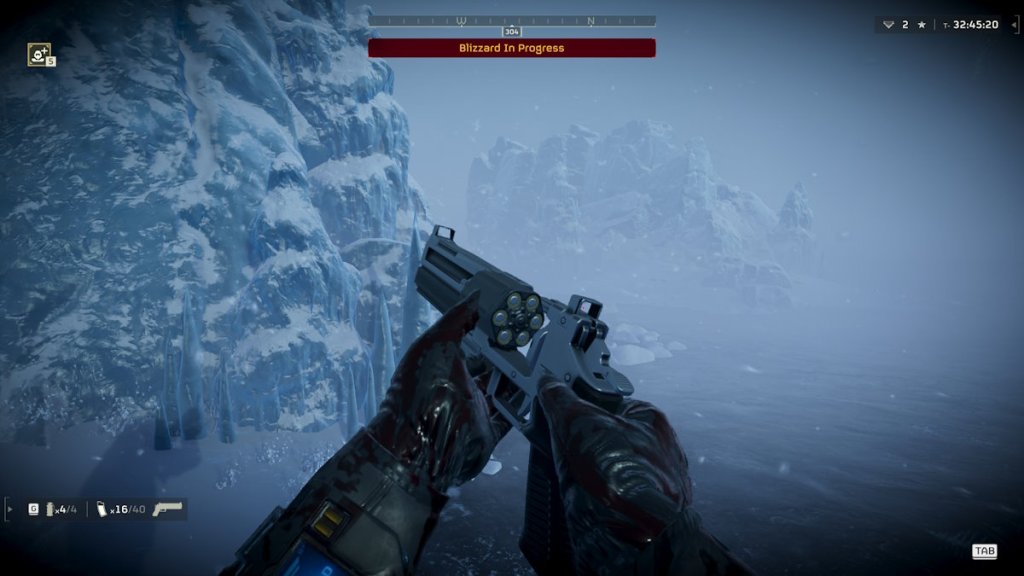Click the downward chevron rank icon
This screenshot has width=1024, height=576.
point(888,24)
